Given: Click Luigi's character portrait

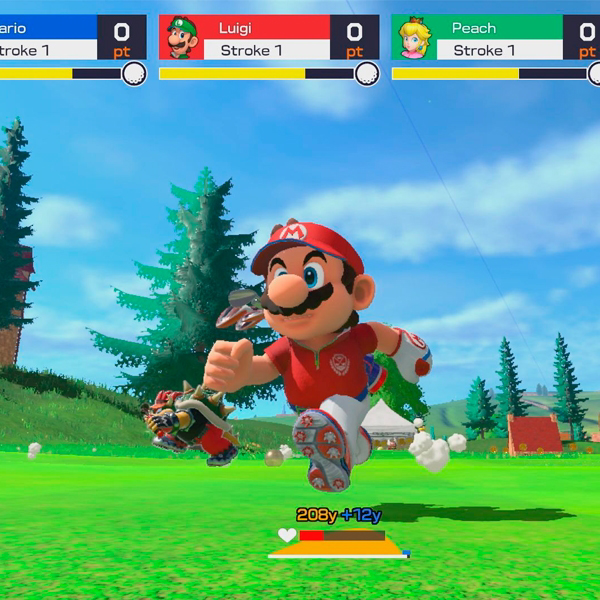Looking at the screenshot, I should tap(181, 37).
